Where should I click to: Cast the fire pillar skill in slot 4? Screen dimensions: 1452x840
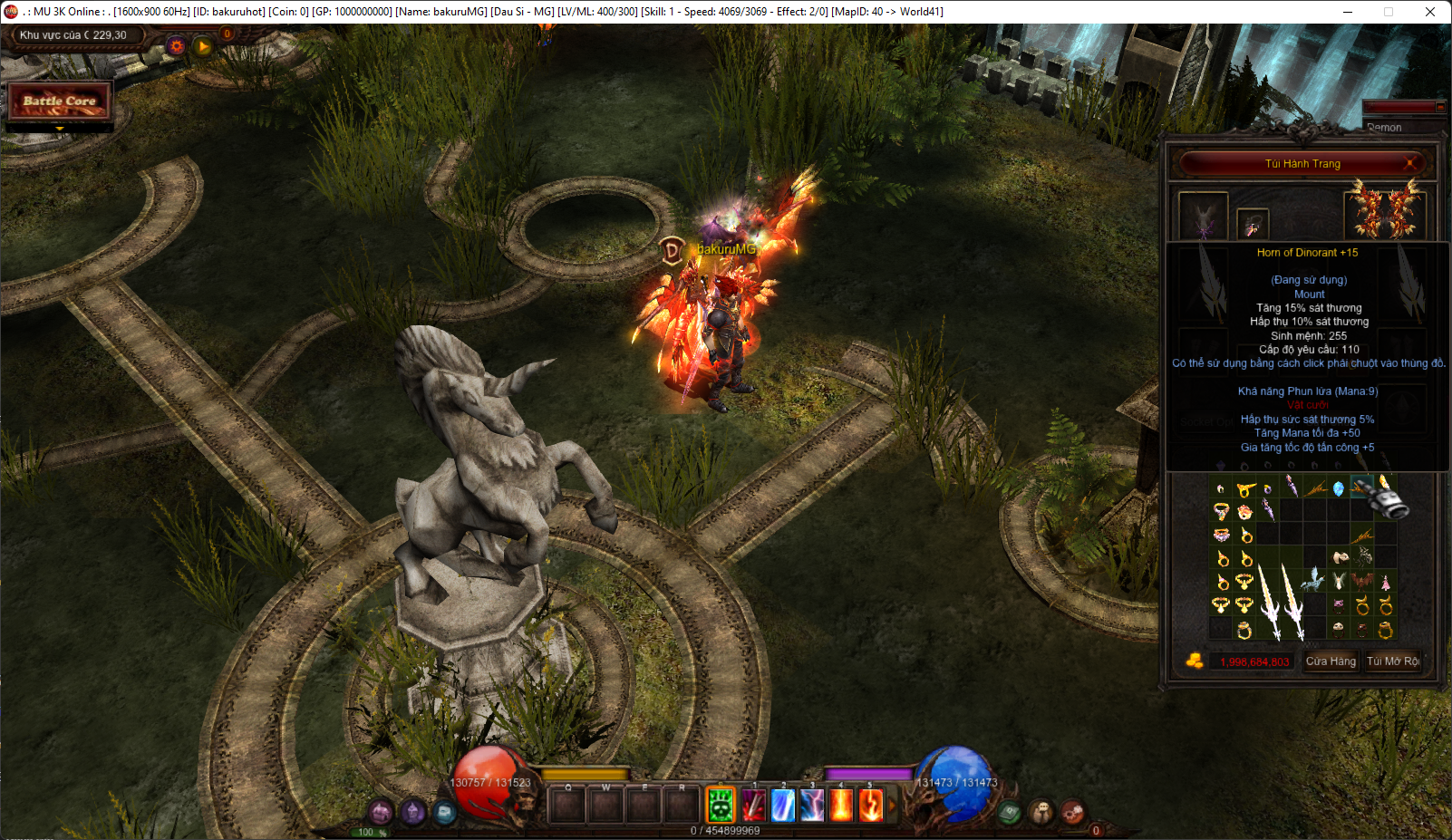[x=841, y=805]
